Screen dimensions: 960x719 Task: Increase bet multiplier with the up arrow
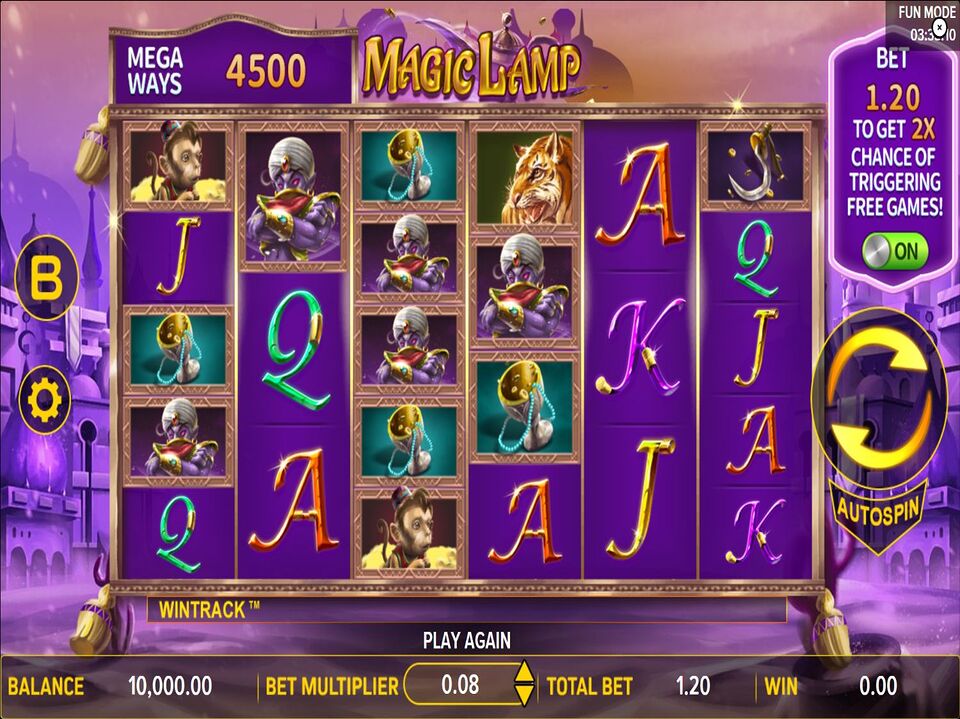(x=523, y=675)
